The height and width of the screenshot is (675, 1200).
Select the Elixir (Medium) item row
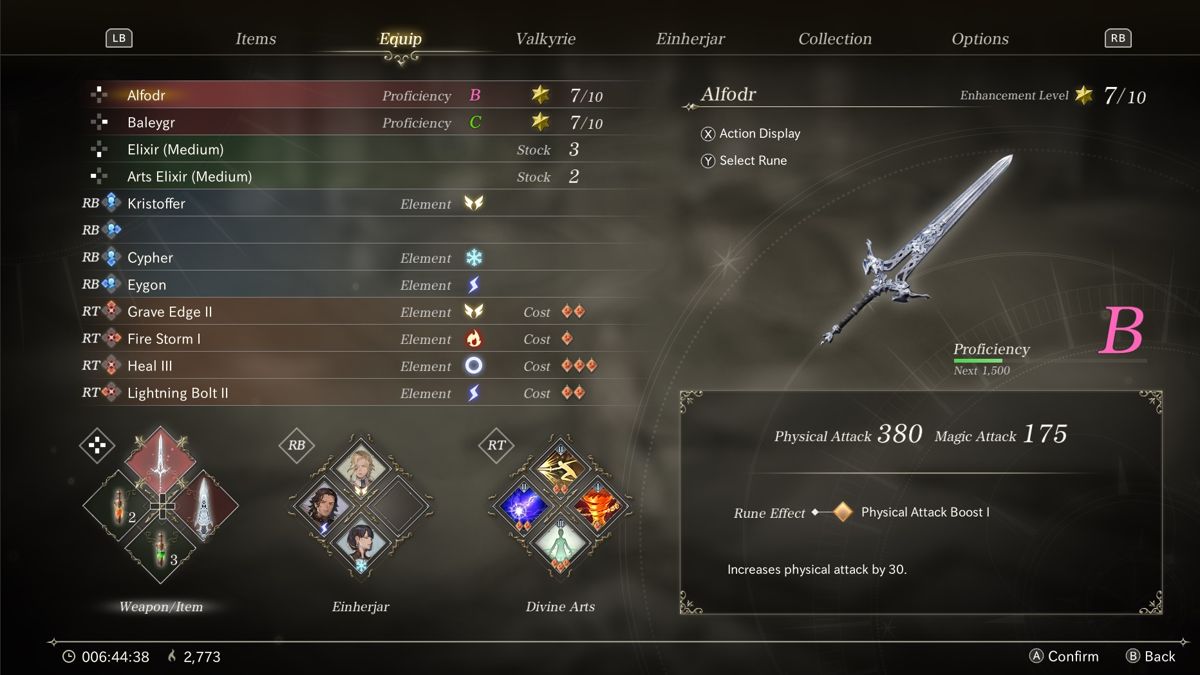tap(175, 150)
